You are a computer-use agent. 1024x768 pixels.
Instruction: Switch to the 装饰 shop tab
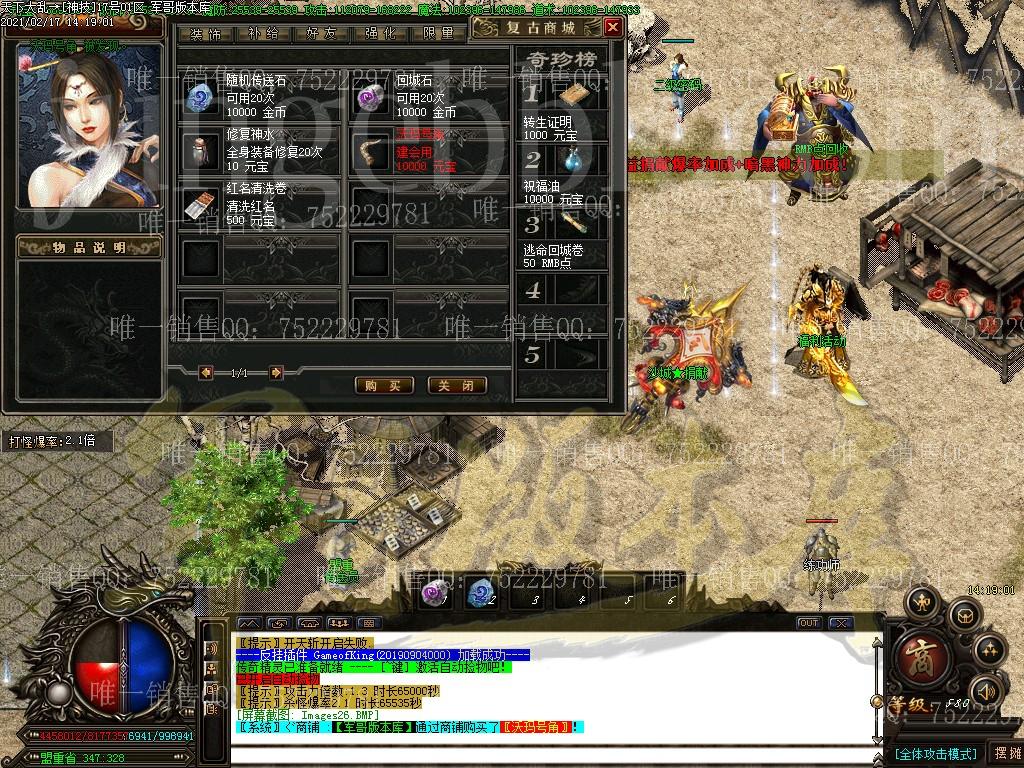tap(206, 33)
